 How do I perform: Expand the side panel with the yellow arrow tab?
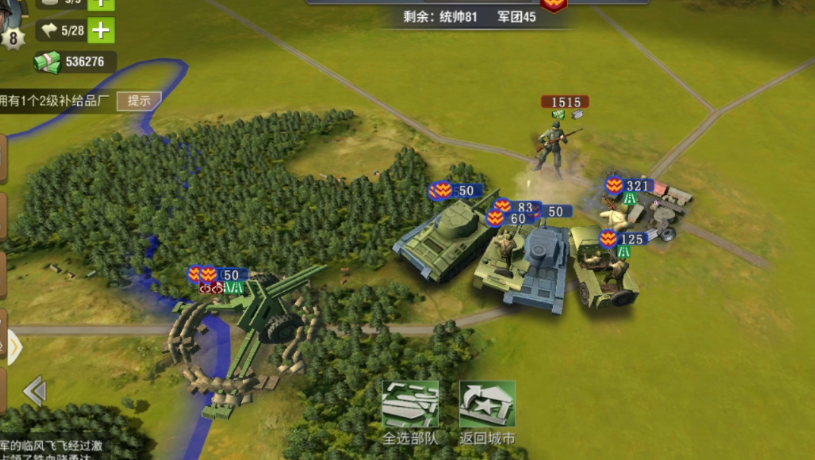(13, 347)
